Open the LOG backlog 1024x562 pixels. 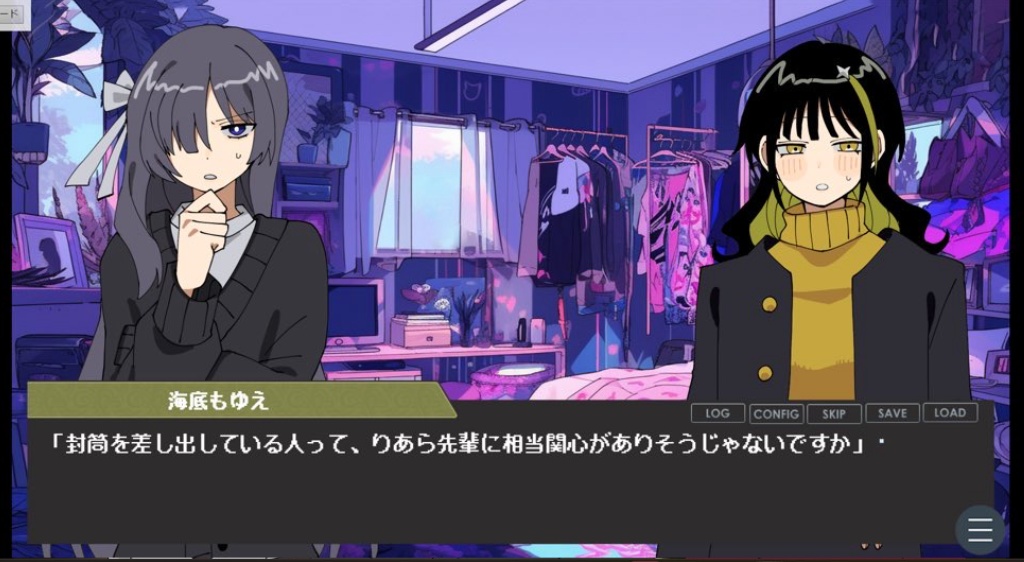(x=717, y=413)
